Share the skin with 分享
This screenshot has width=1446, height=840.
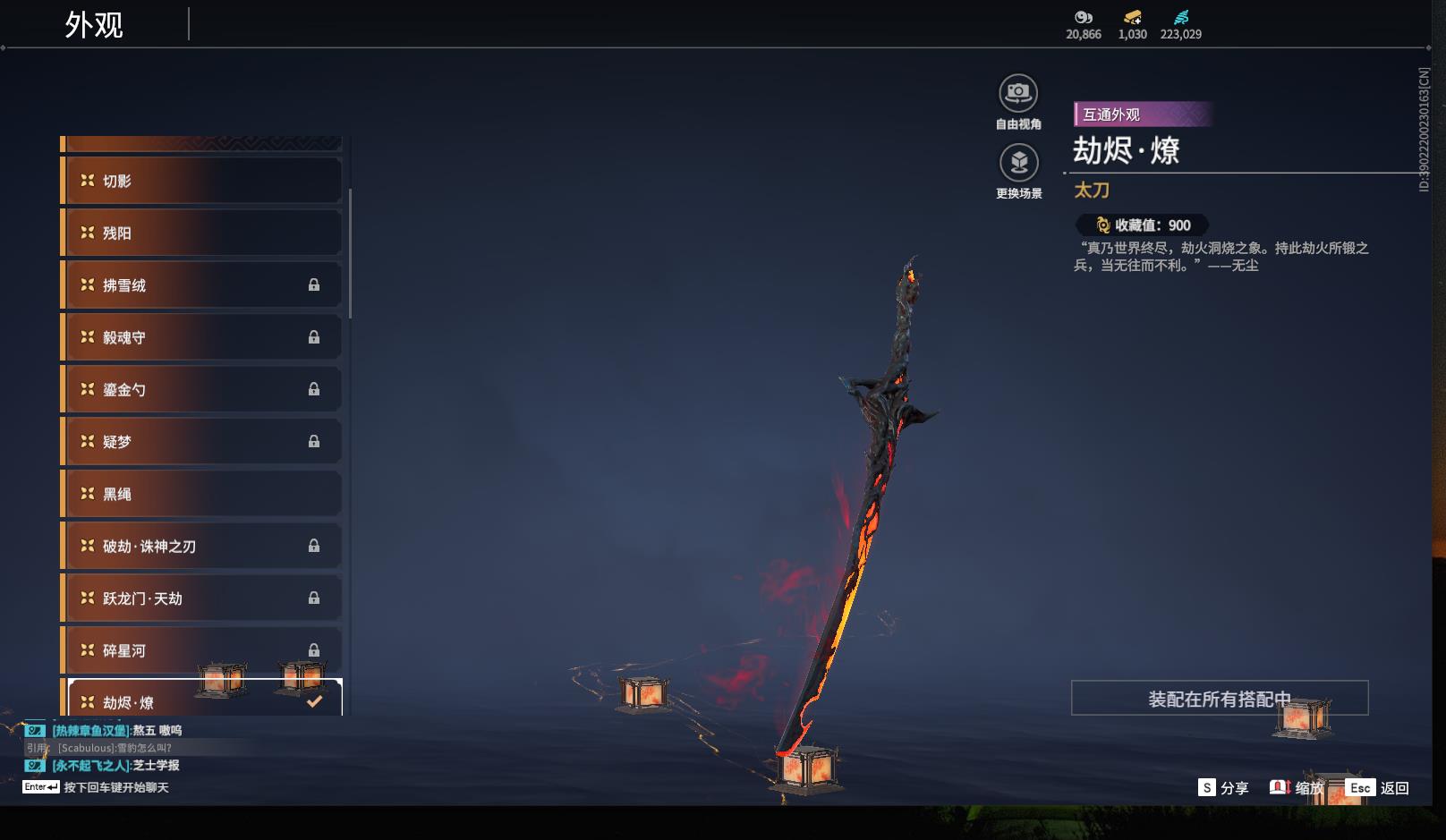point(1223,788)
